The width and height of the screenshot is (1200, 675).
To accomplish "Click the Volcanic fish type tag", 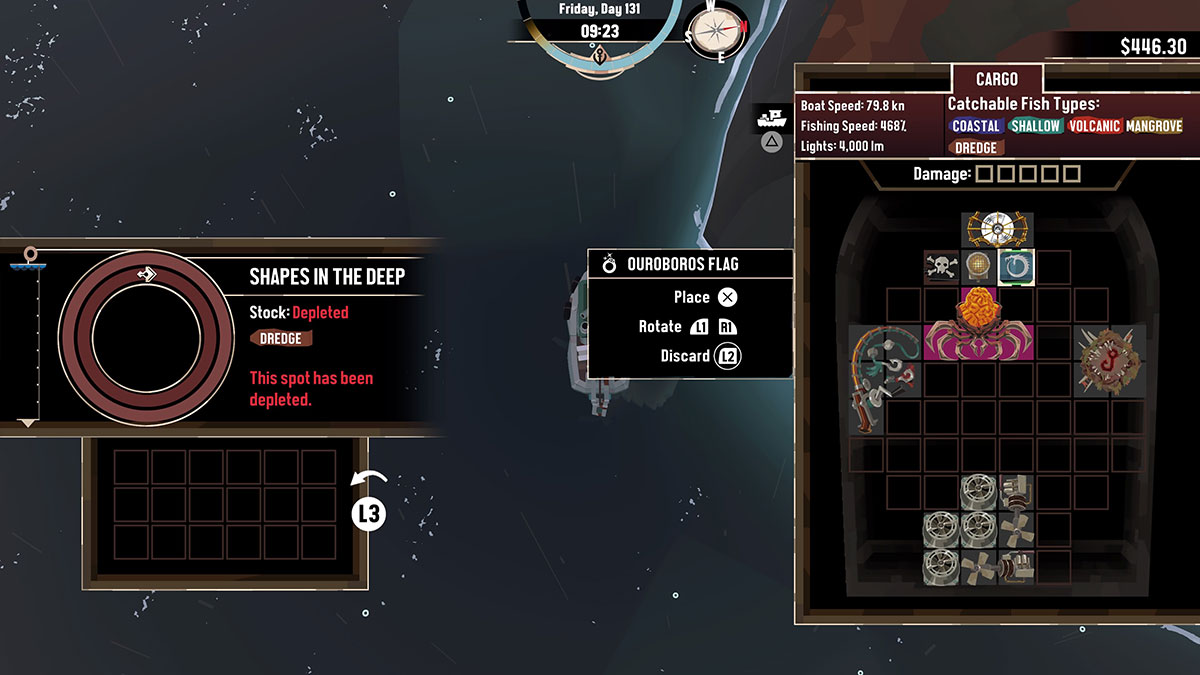I will point(1093,126).
